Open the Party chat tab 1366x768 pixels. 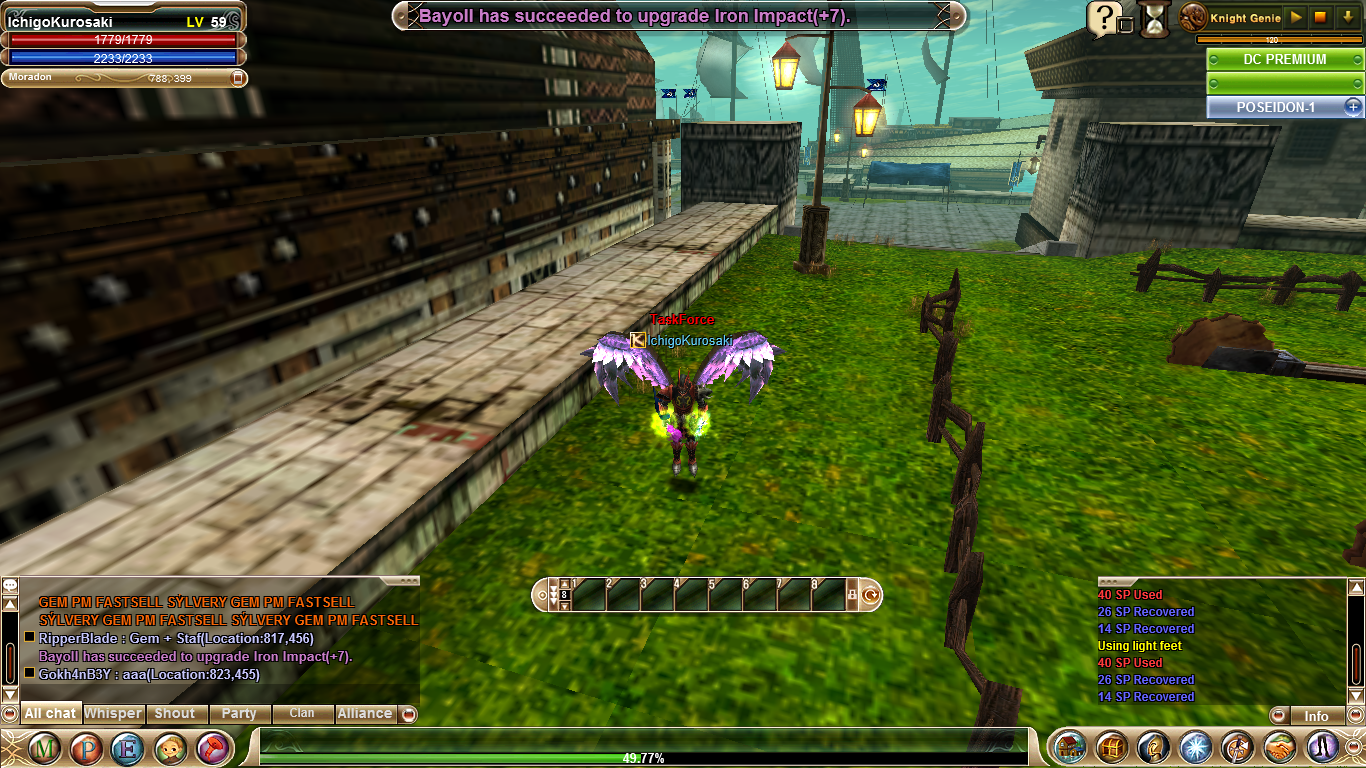tap(239, 713)
